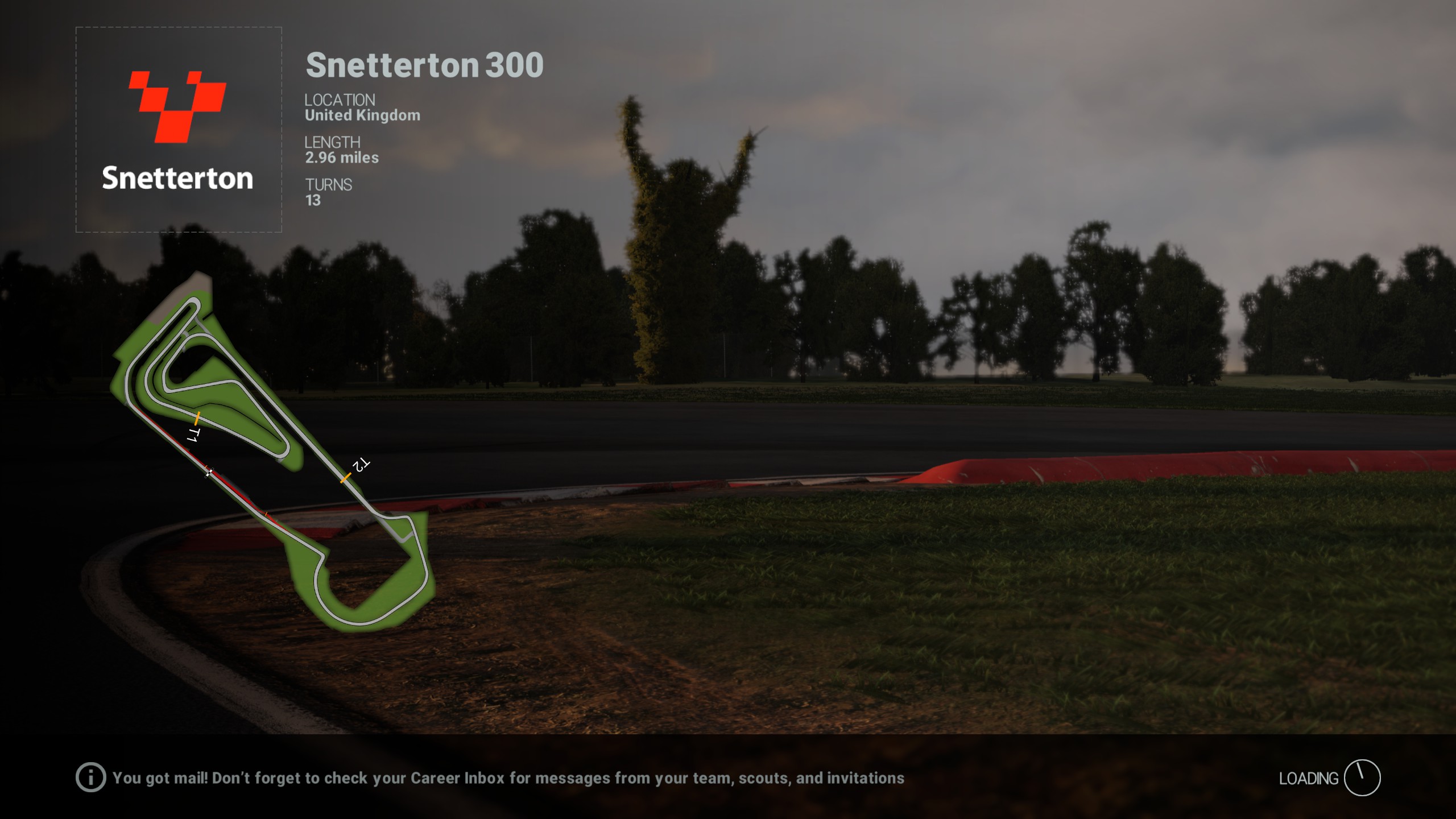Click the start/finish line marker on the track map
Image resolution: width=1456 pixels, height=819 pixels.
(x=209, y=472)
